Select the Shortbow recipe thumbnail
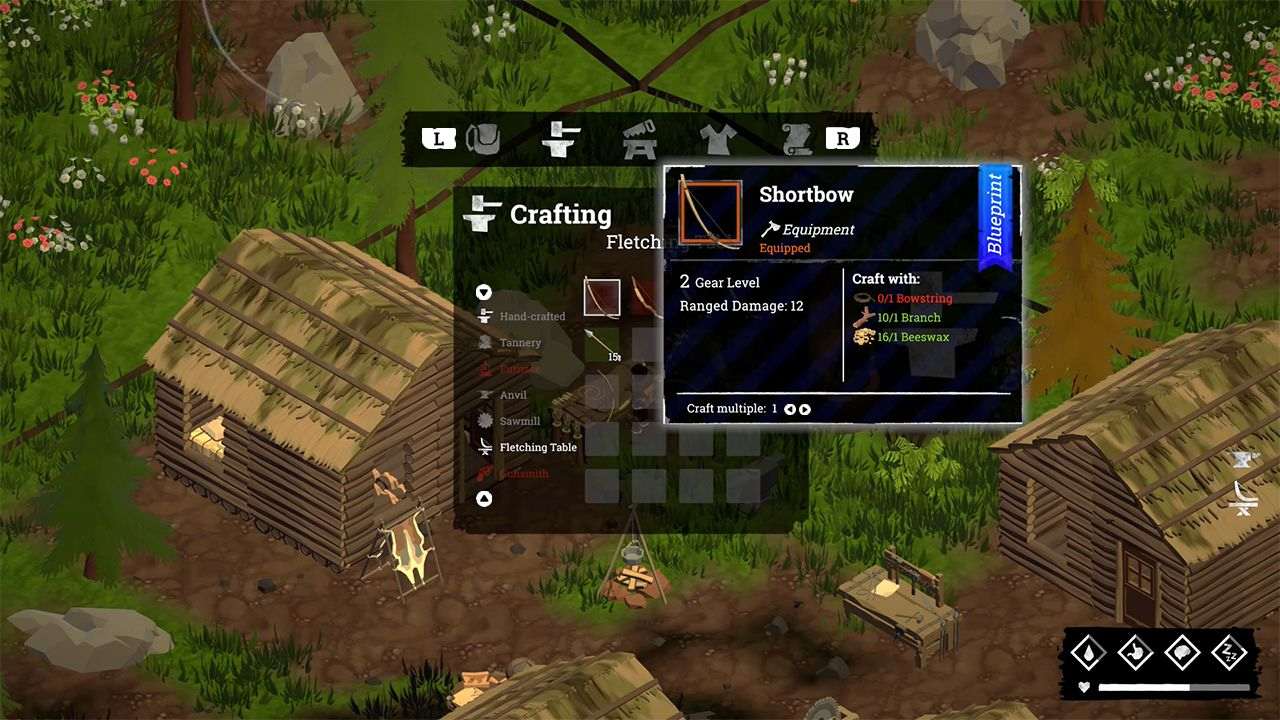1280x720 pixels. point(601,297)
